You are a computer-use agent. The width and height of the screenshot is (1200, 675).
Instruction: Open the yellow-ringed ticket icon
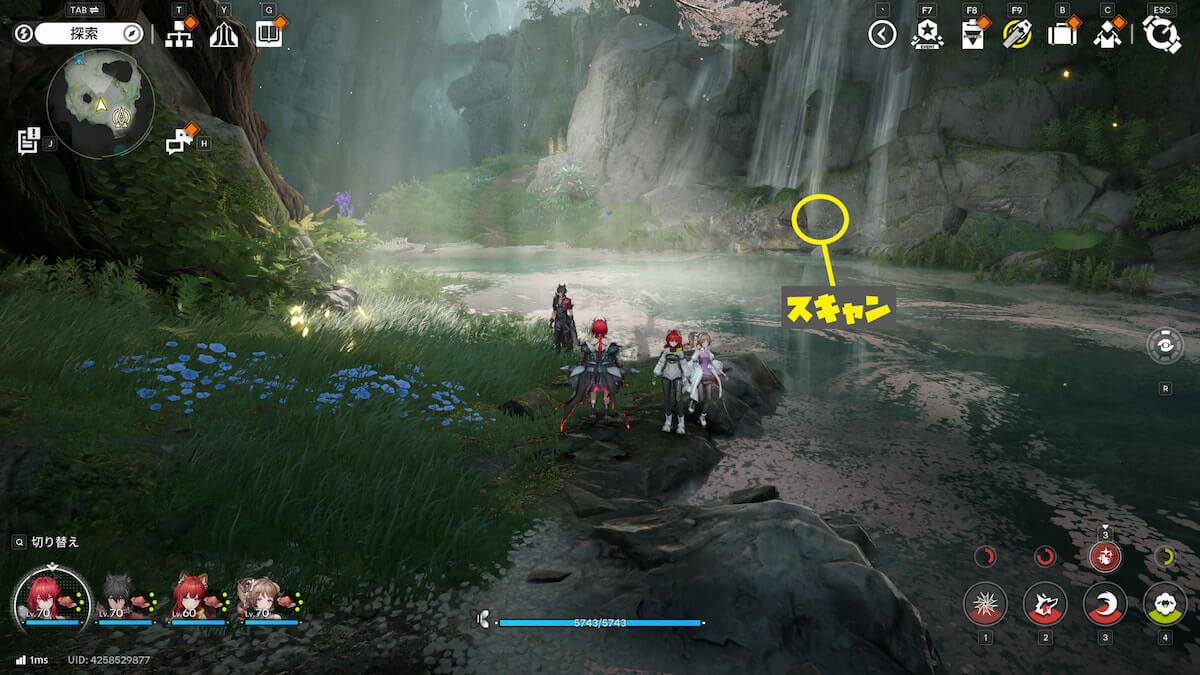1016,35
